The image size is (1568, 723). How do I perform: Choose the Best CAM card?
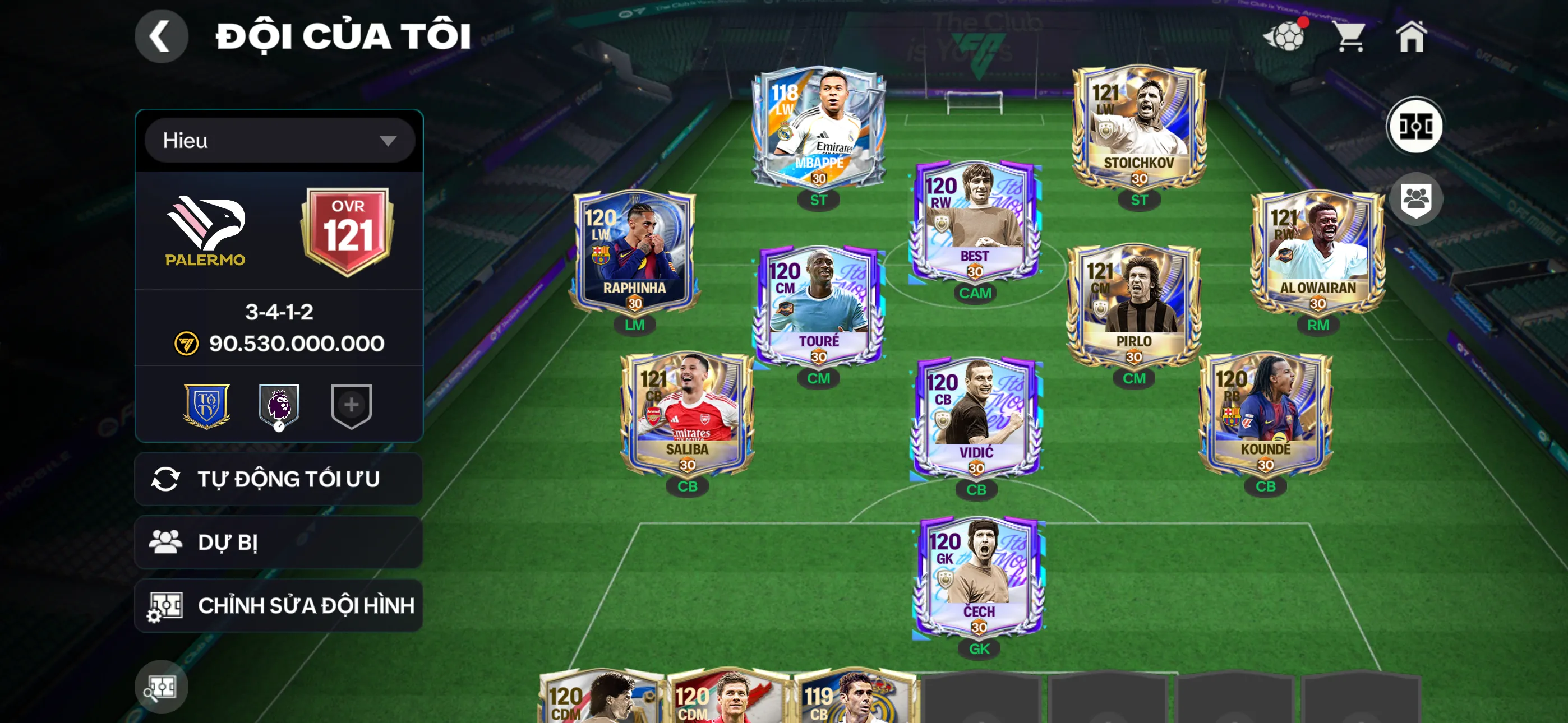point(975,221)
